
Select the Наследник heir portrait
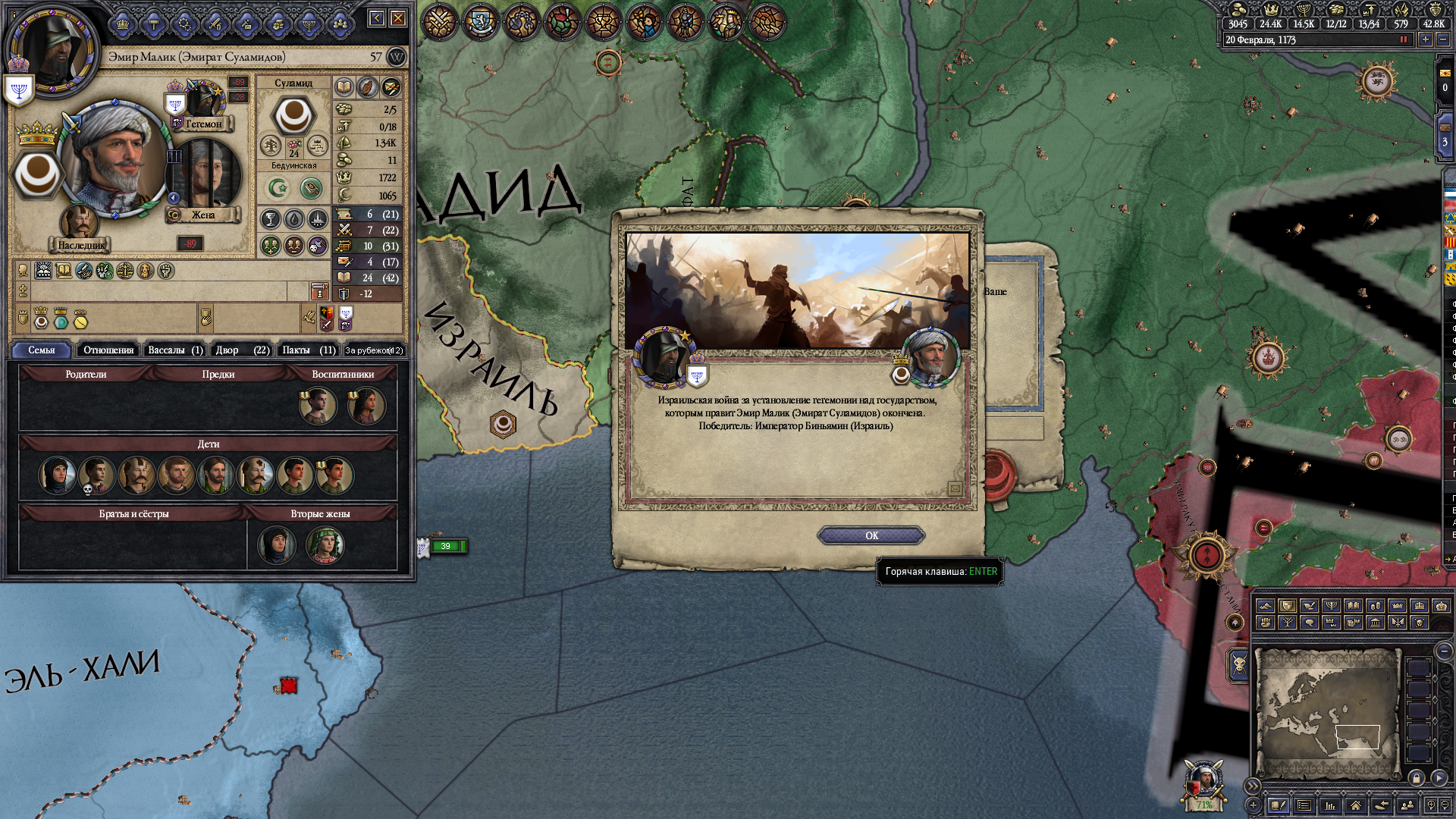[x=80, y=224]
